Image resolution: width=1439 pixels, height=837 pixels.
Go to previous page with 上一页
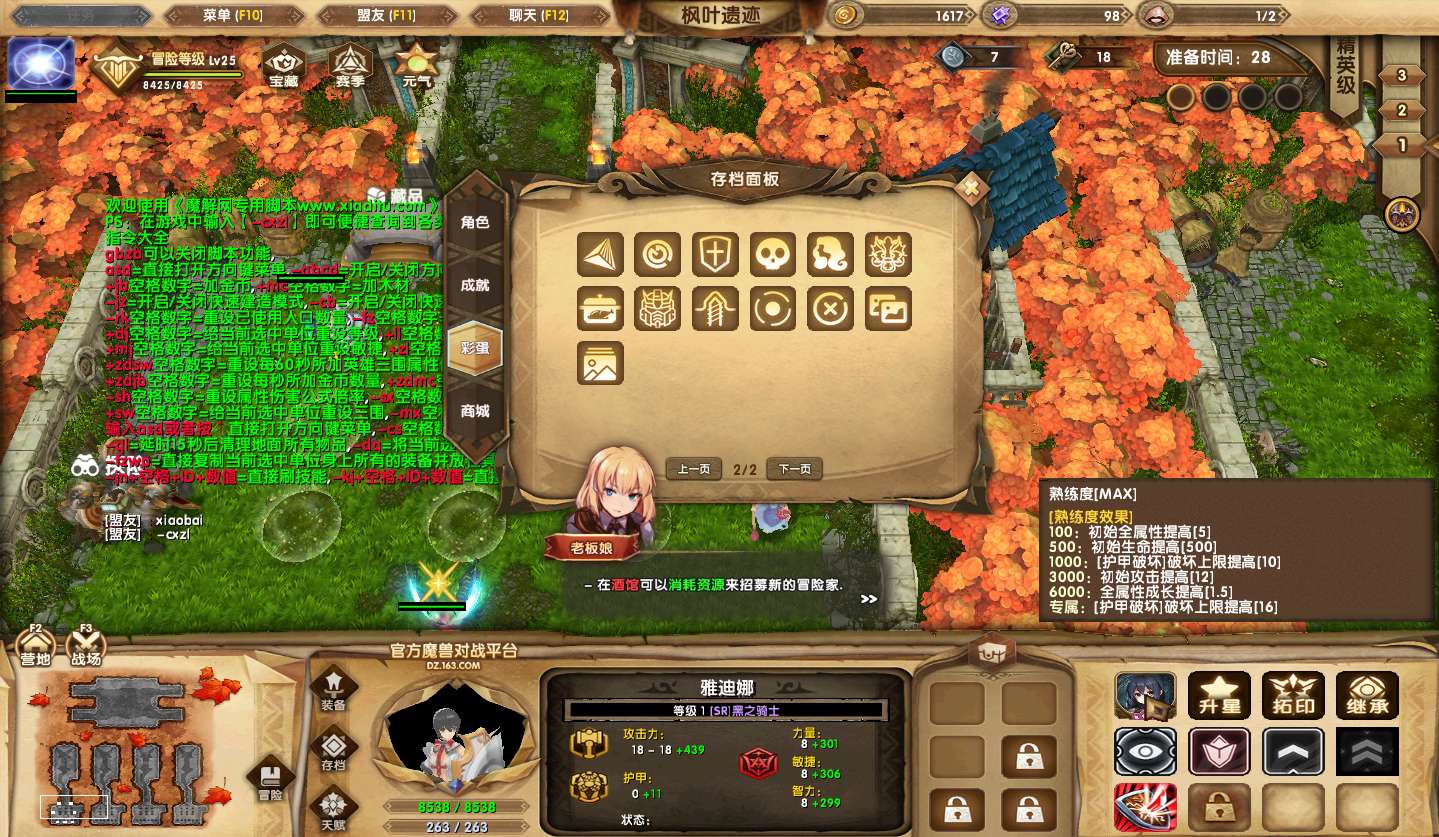(694, 469)
